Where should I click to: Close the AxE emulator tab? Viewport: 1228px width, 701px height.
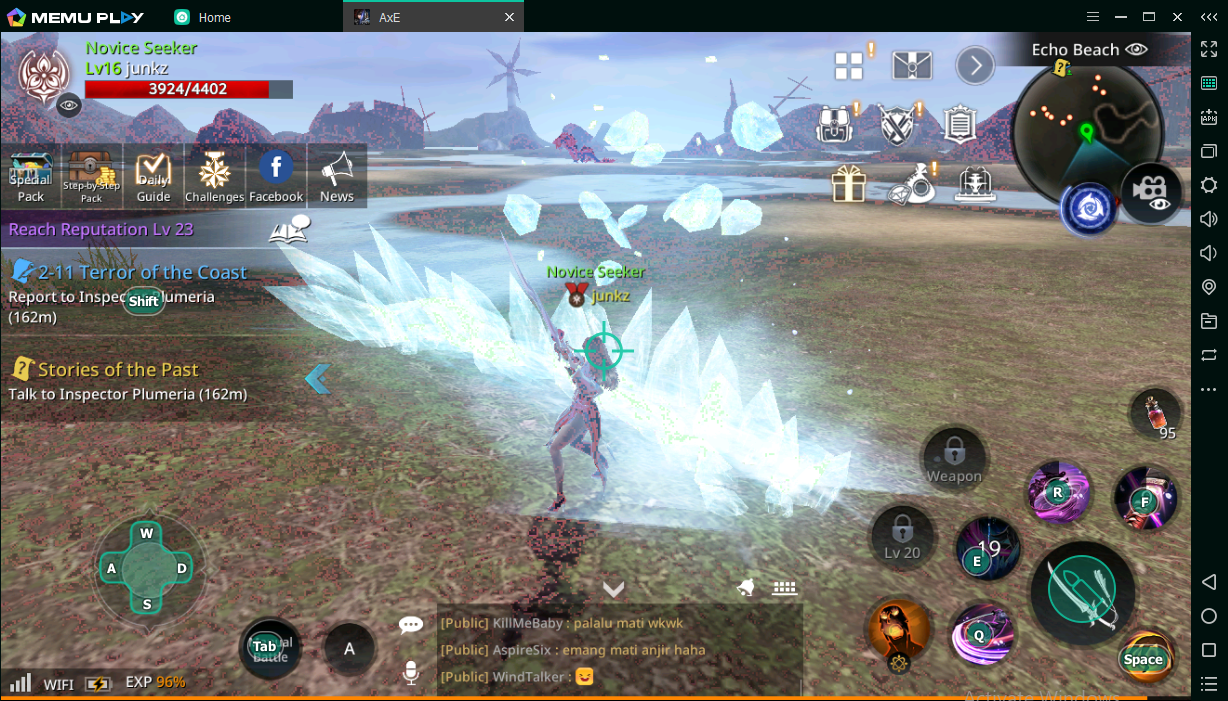[x=509, y=17]
